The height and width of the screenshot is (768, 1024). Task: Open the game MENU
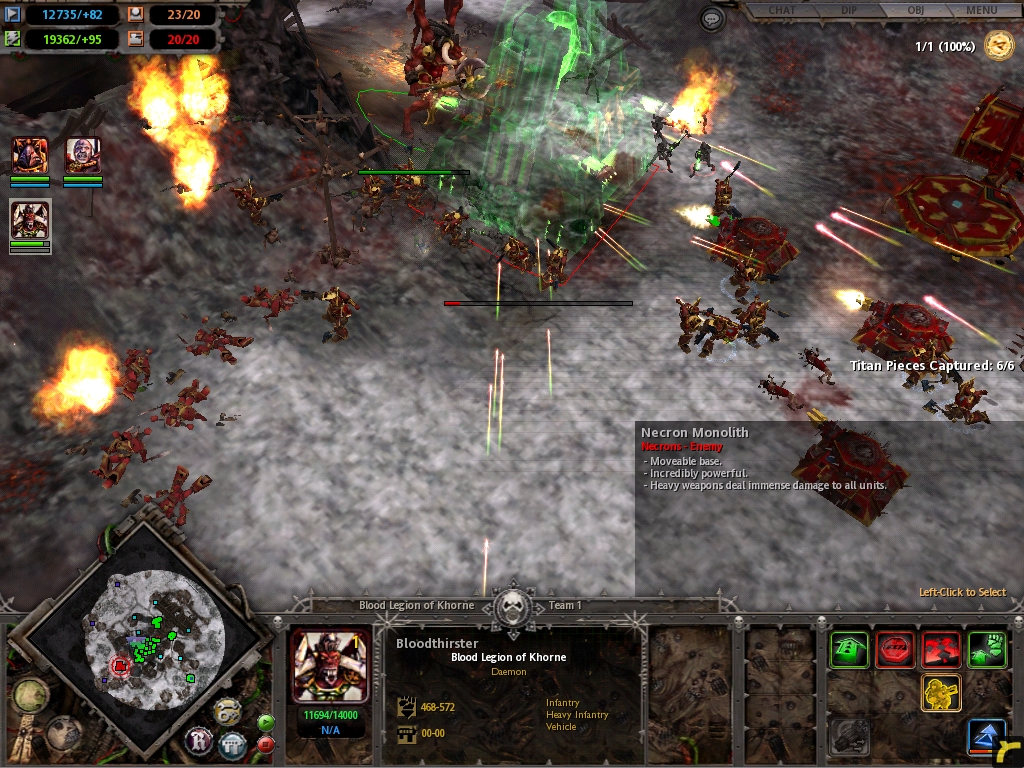981,11
